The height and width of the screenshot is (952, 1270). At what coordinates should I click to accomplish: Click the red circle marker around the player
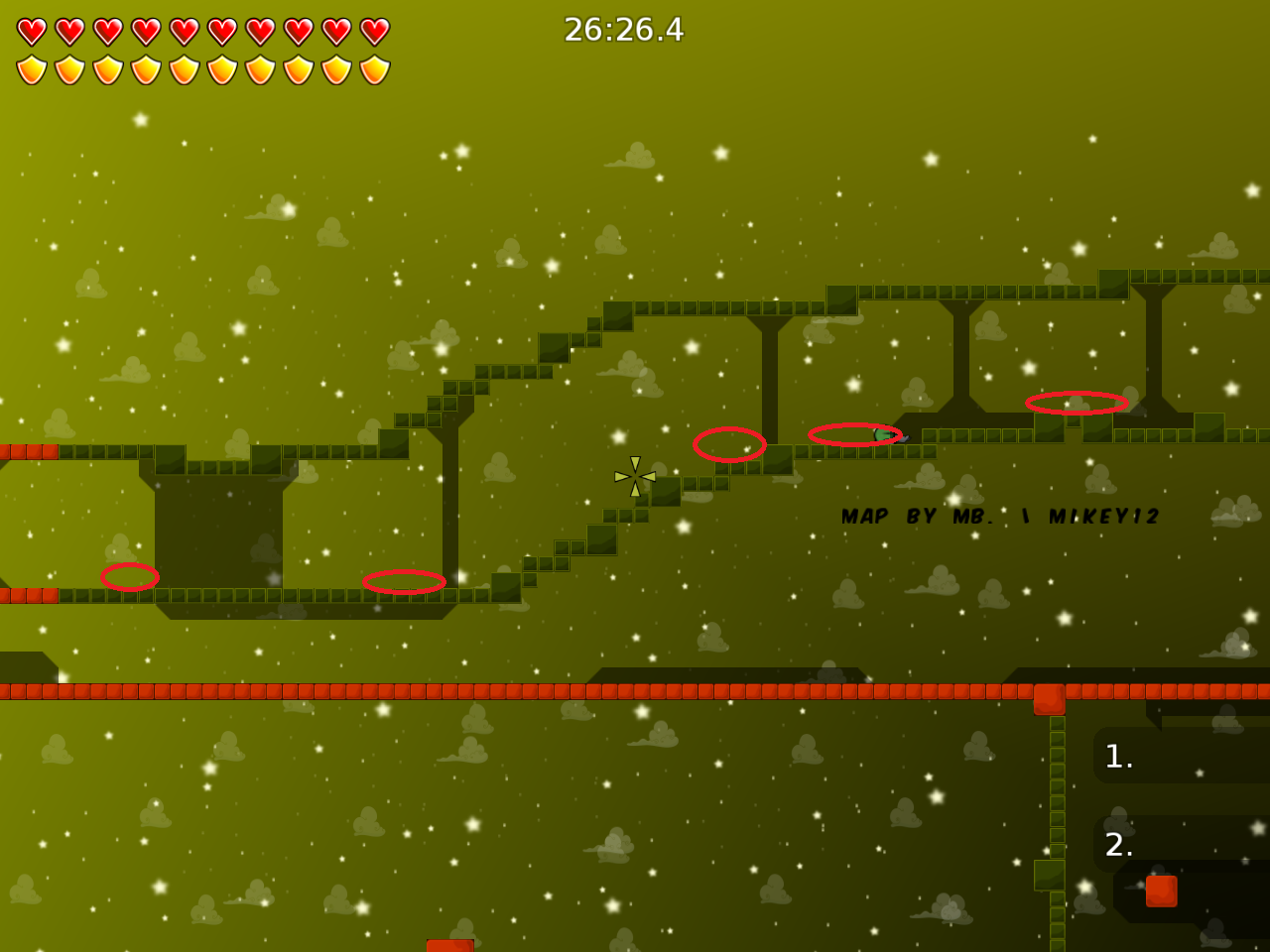(x=853, y=436)
